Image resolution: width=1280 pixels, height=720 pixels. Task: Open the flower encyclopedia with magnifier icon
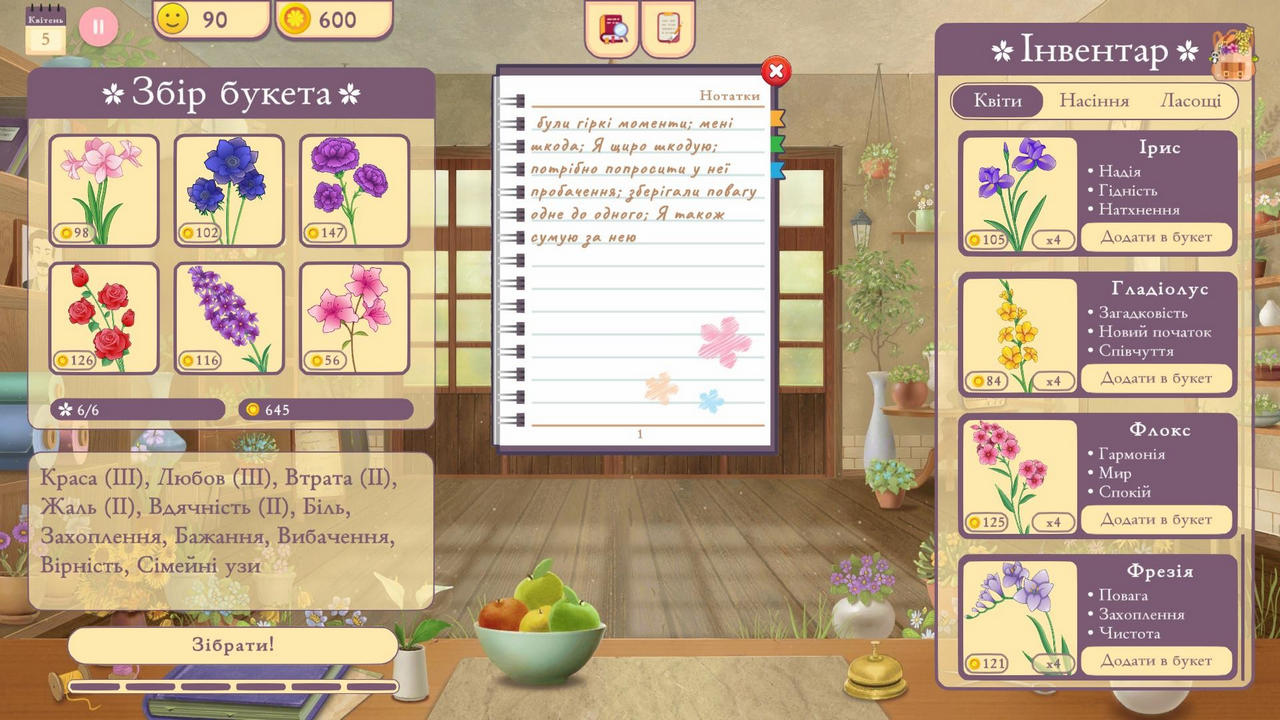(x=611, y=30)
